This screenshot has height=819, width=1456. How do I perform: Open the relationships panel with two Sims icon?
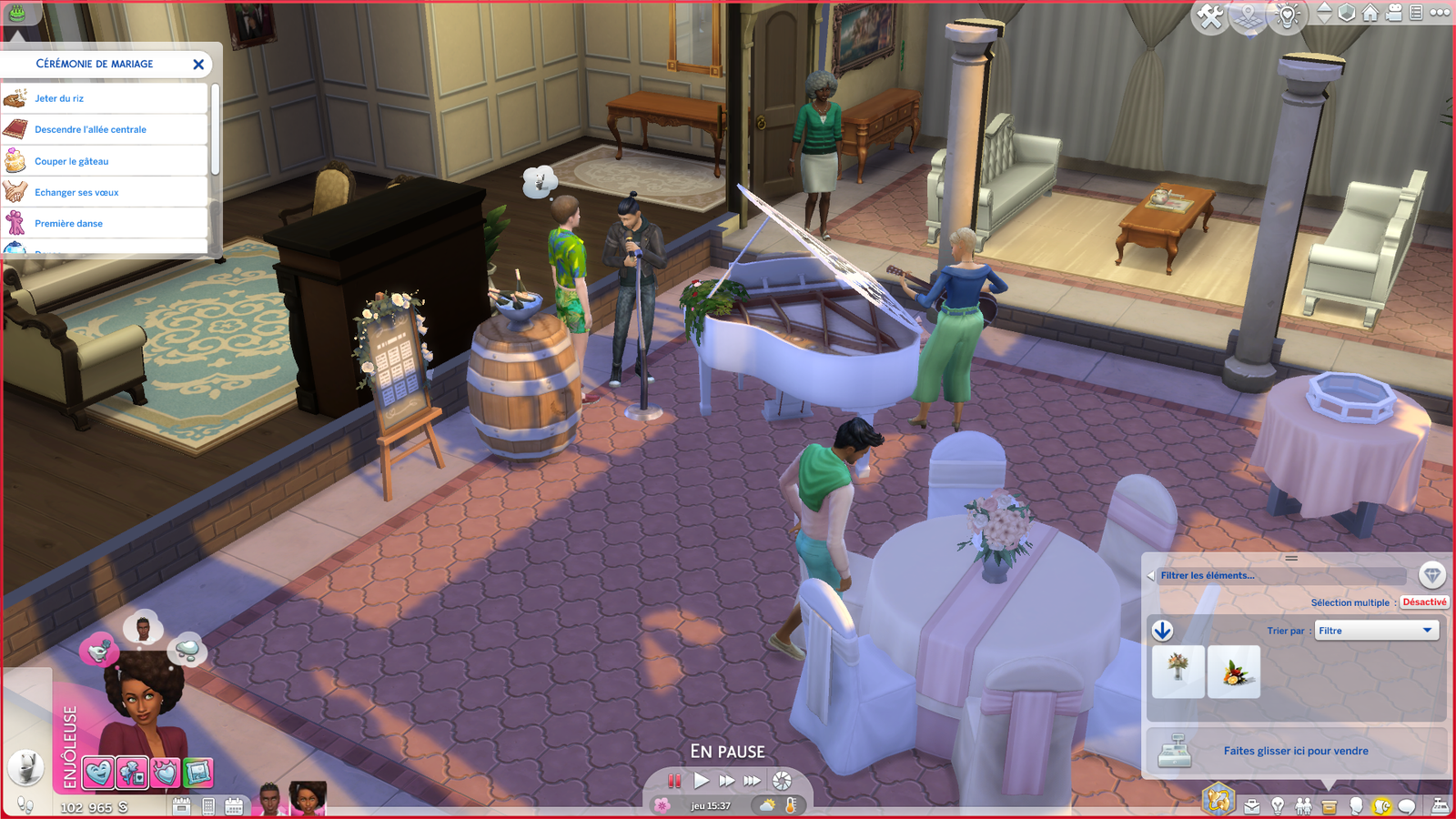click(1304, 806)
